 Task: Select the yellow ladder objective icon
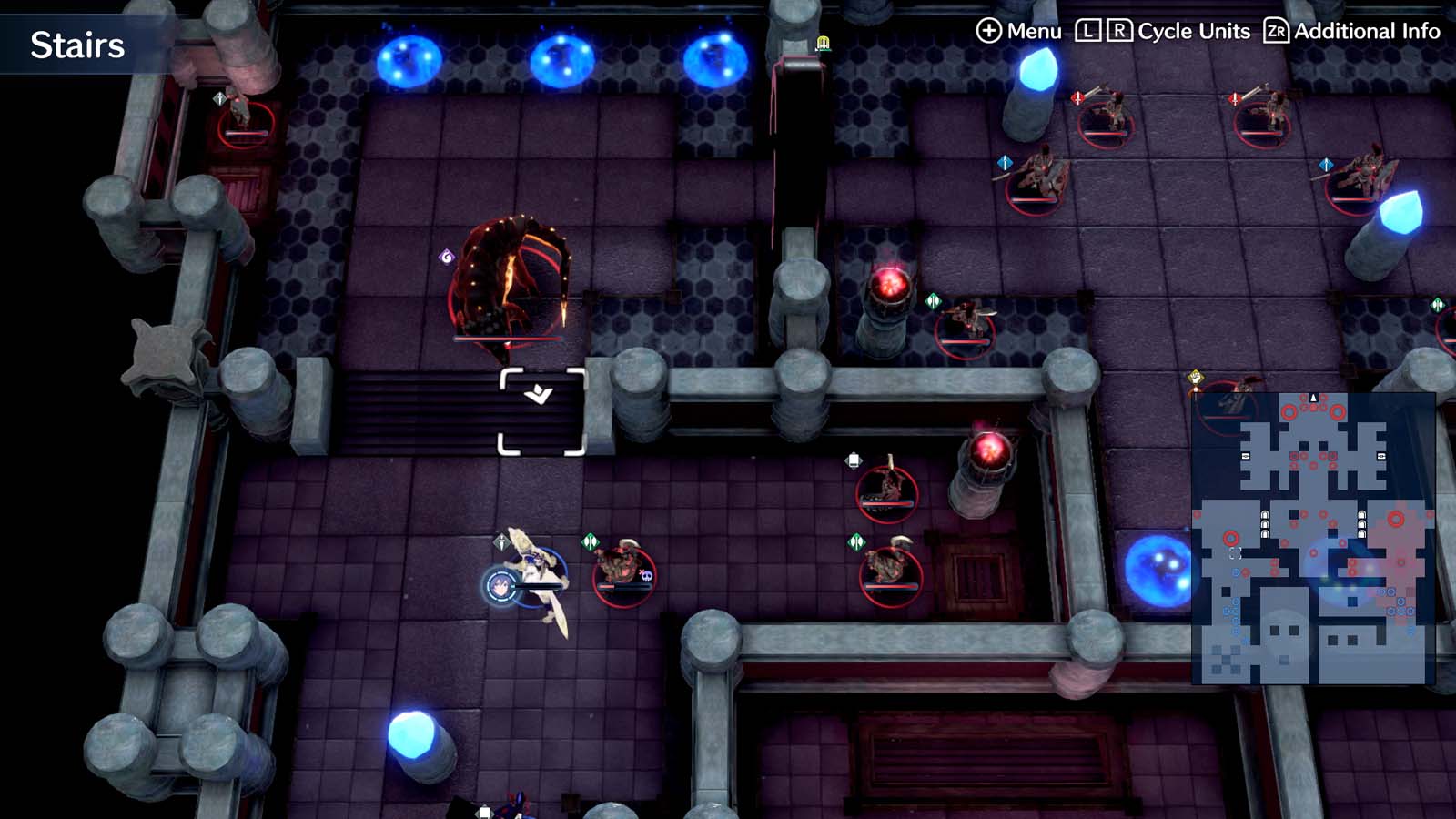(x=822, y=42)
